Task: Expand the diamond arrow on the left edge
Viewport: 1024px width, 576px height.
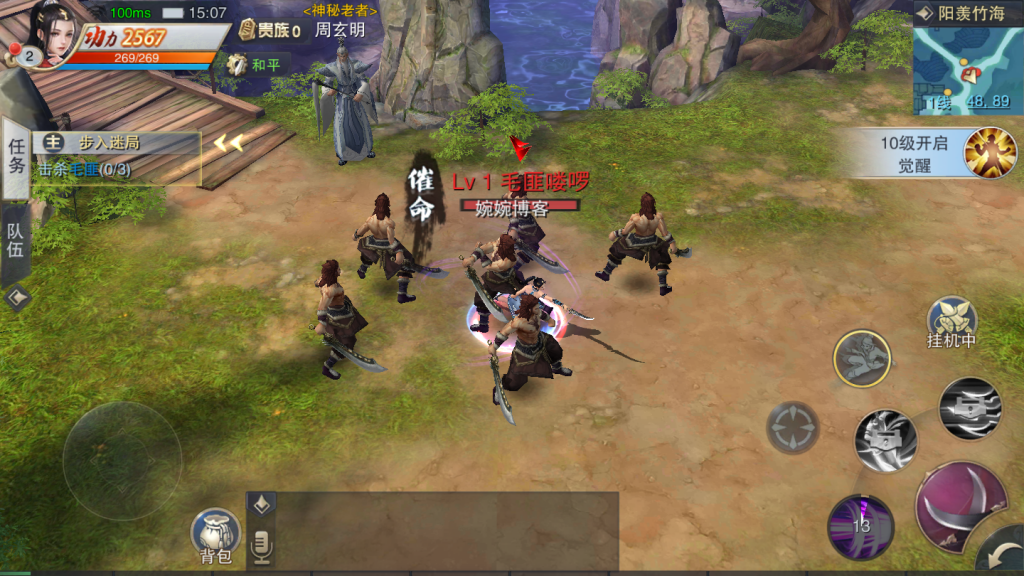Action: point(16,298)
